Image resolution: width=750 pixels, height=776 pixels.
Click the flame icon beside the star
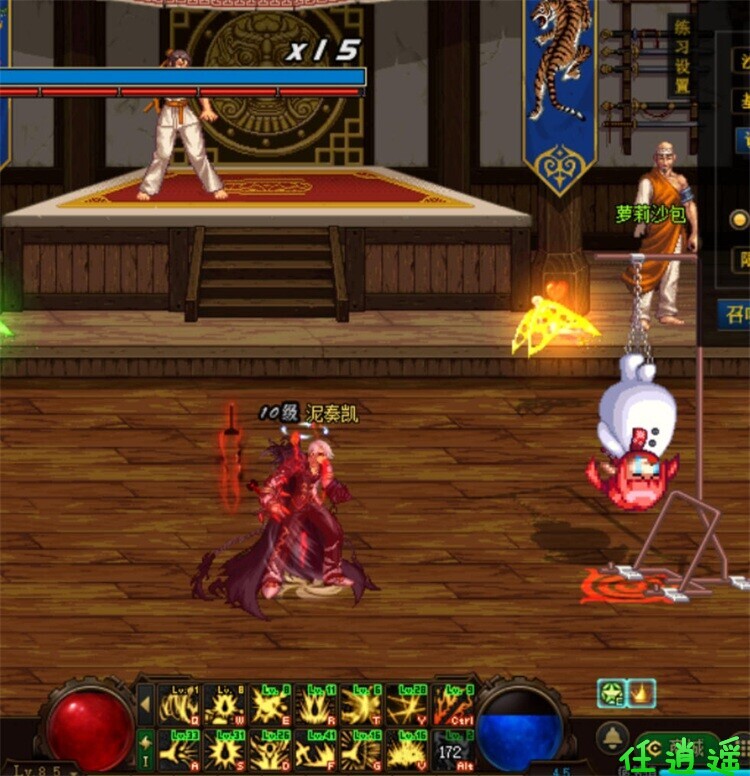coord(638,692)
